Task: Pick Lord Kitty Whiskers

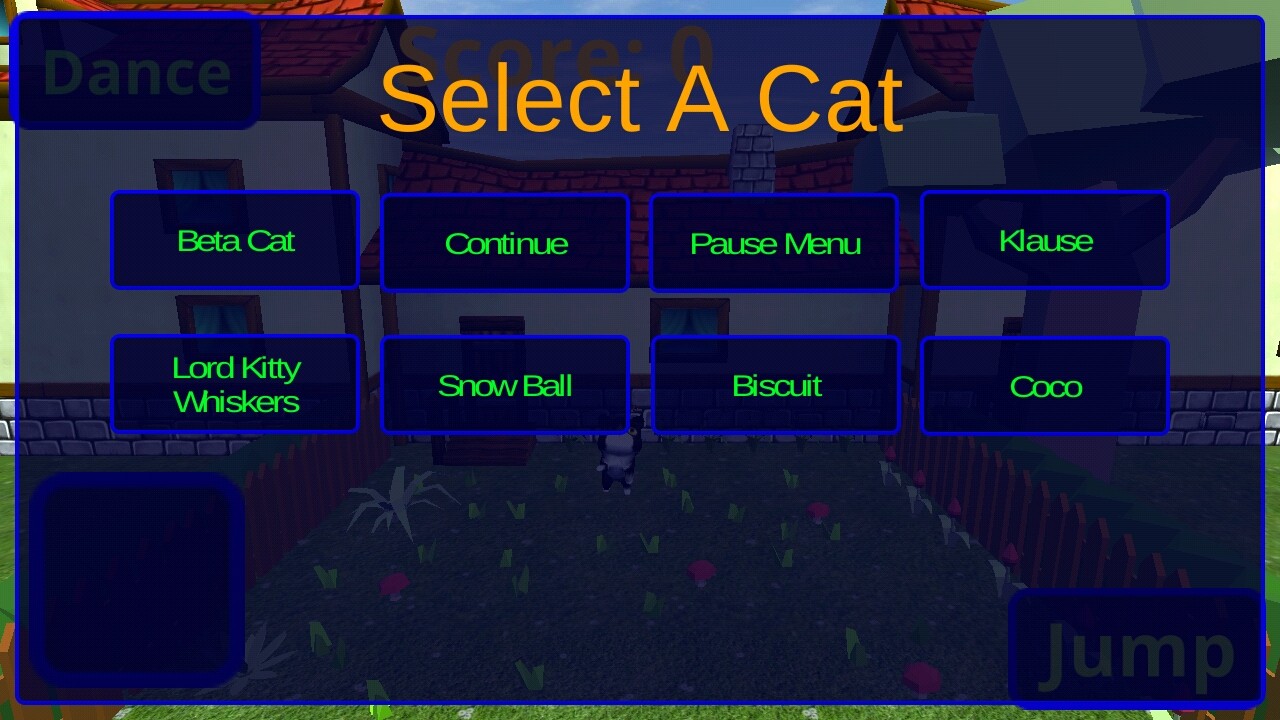Action: pyautogui.click(x=235, y=384)
